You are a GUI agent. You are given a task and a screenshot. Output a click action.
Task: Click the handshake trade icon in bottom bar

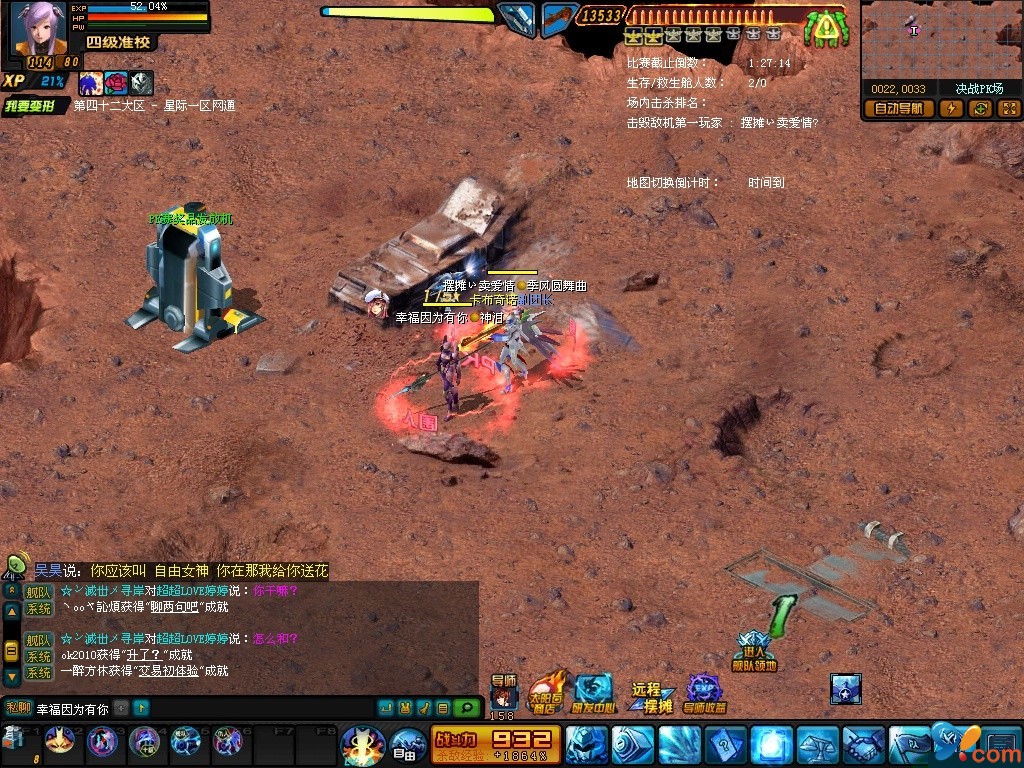(864, 745)
